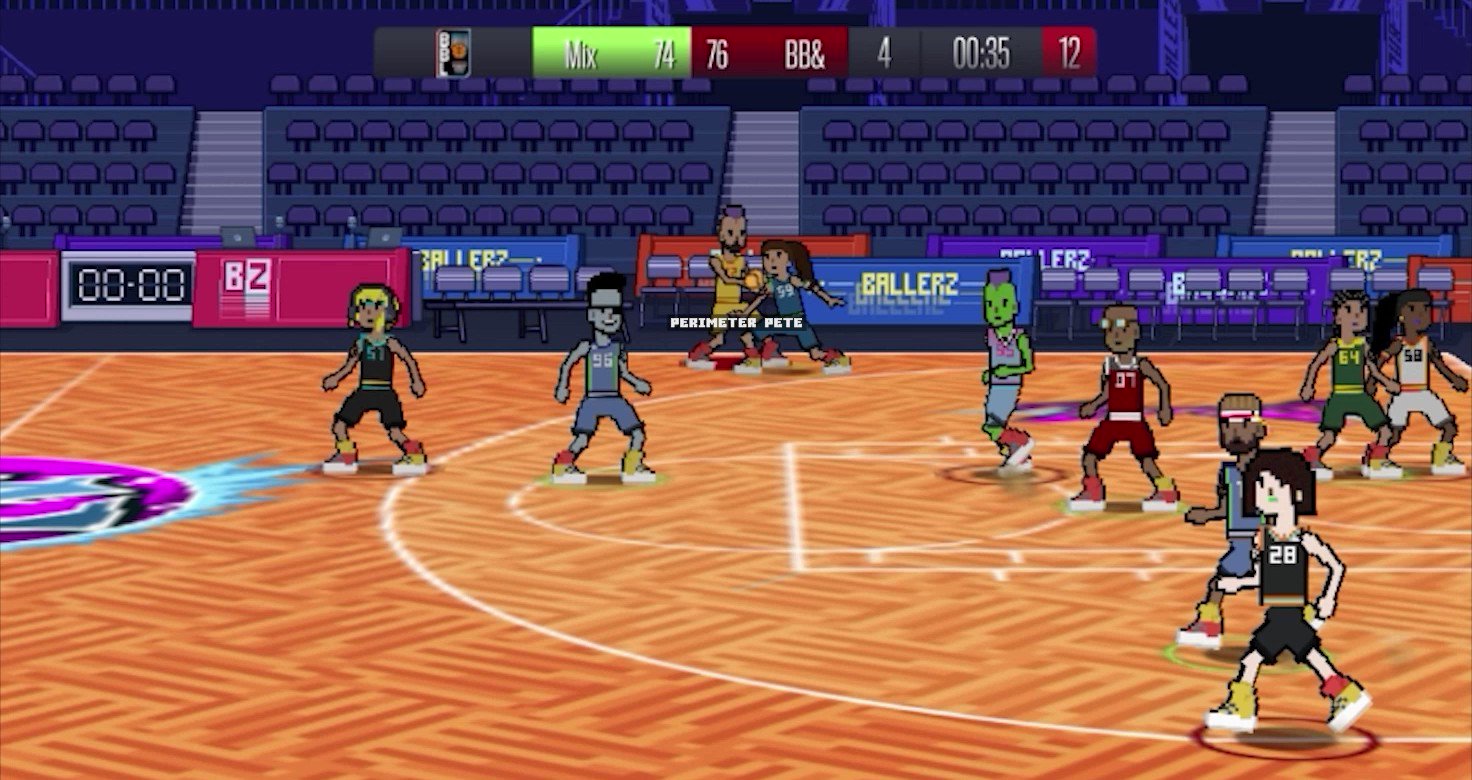Select the PERIMETER PETE name label
This screenshot has height=780, width=1472.
point(737,322)
